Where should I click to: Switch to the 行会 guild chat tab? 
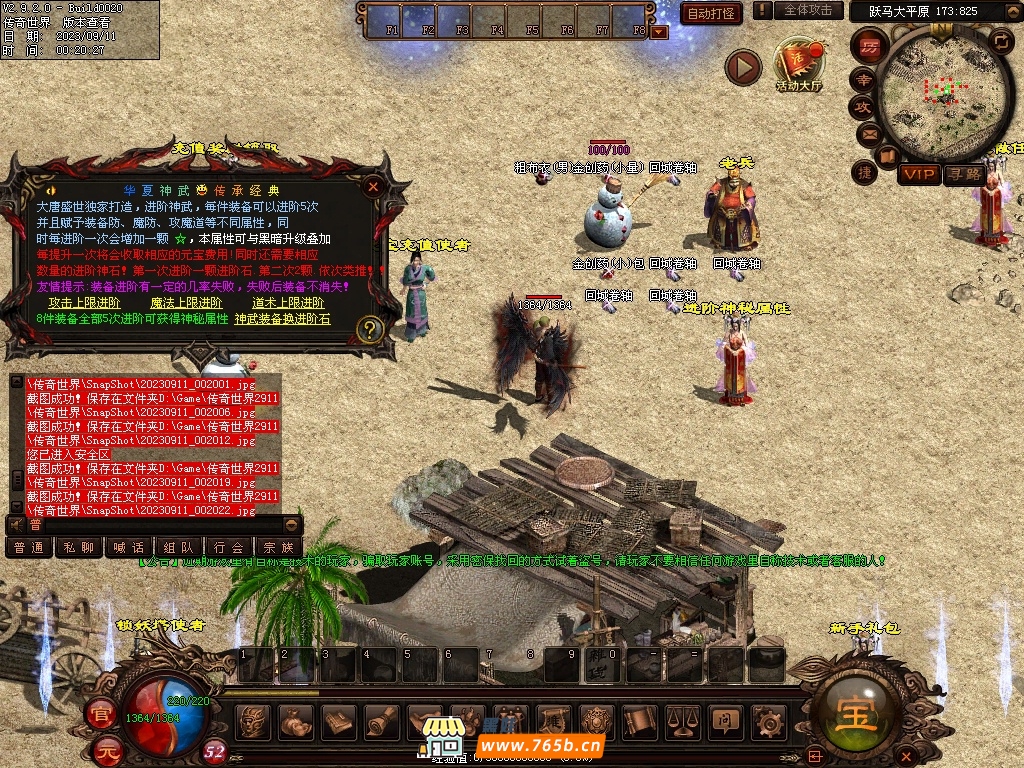point(228,548)
